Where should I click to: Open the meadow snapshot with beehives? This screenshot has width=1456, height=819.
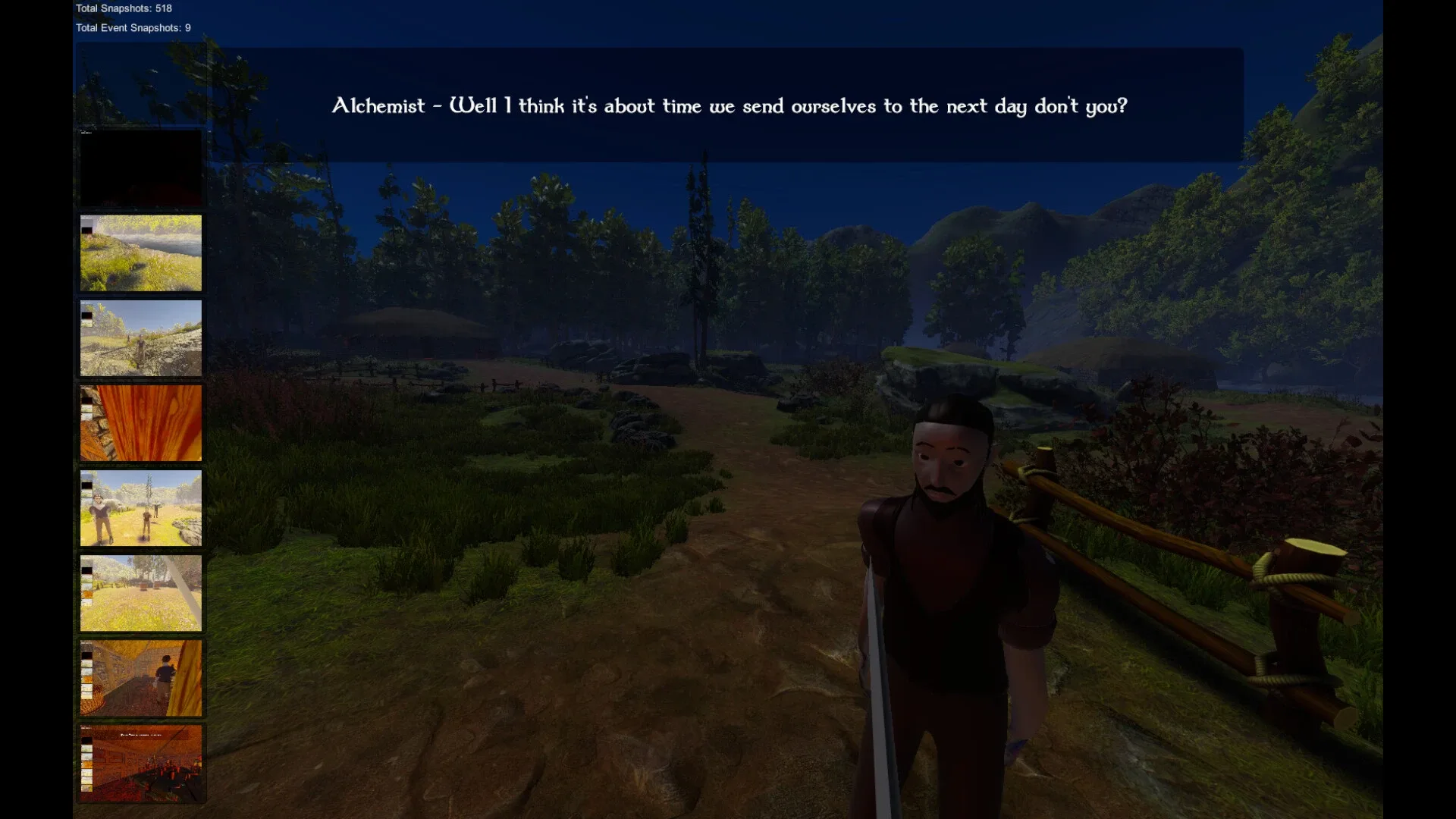point(140,593)
